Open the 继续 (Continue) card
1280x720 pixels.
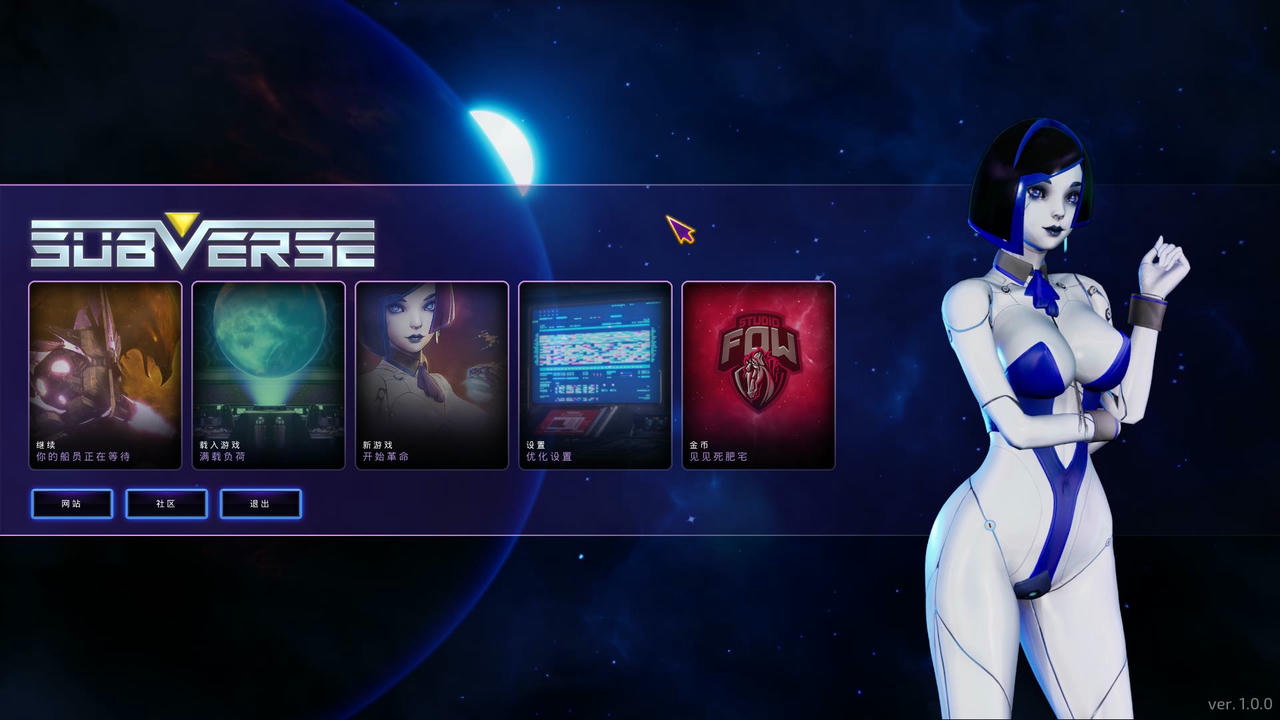[x=104, y=375]
